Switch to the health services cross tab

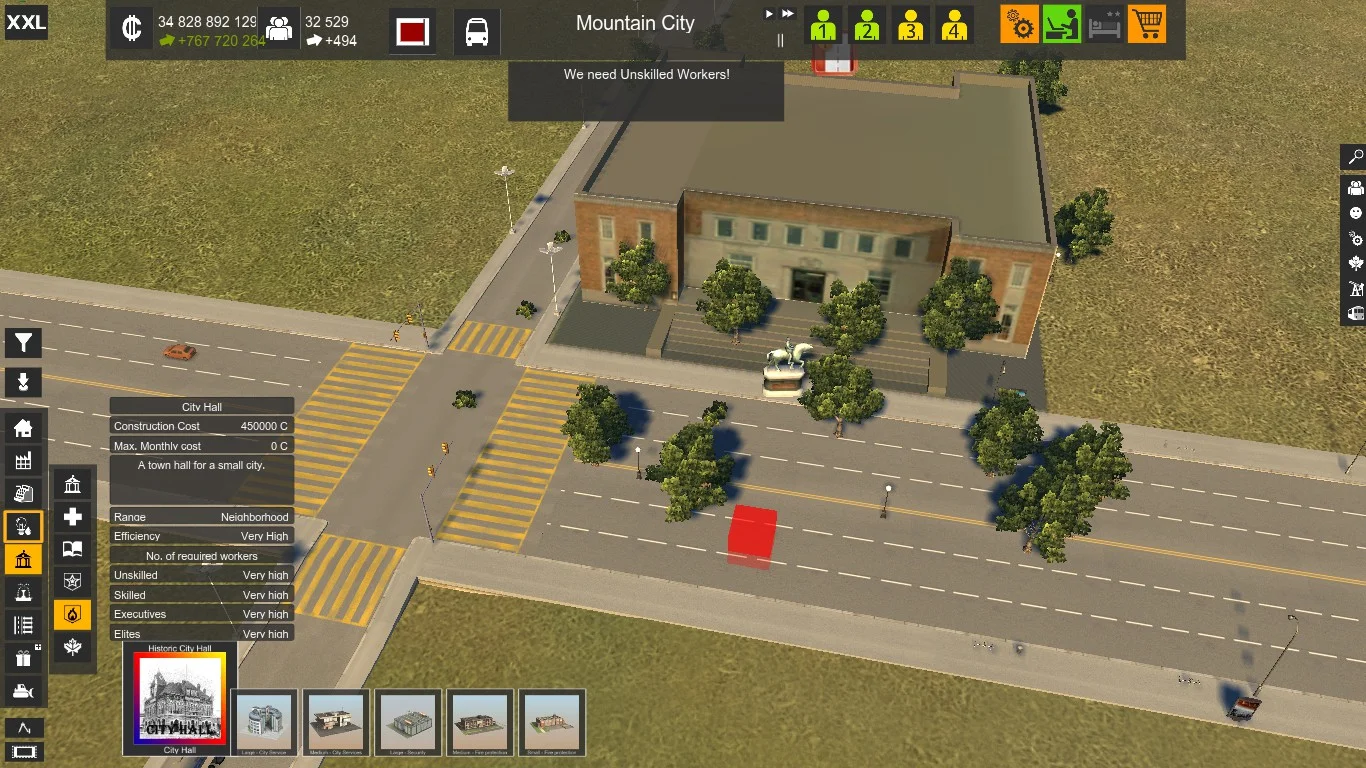coord(73,517)
